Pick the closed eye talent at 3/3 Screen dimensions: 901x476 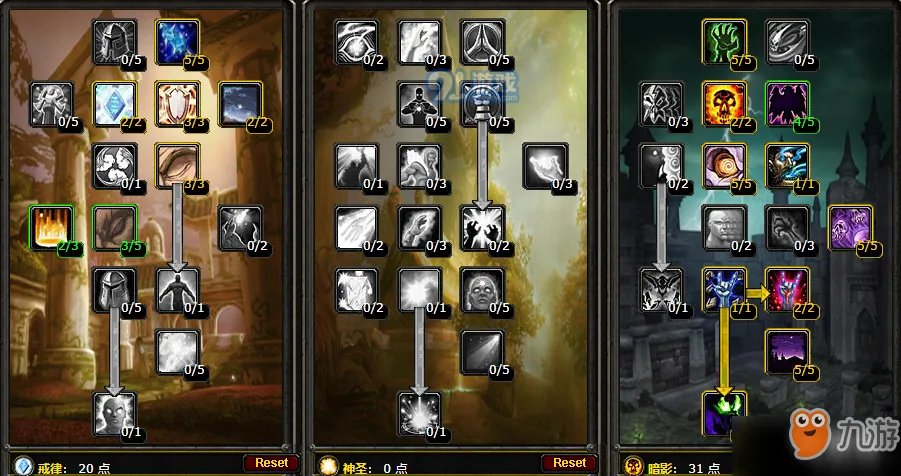(177, 165)
